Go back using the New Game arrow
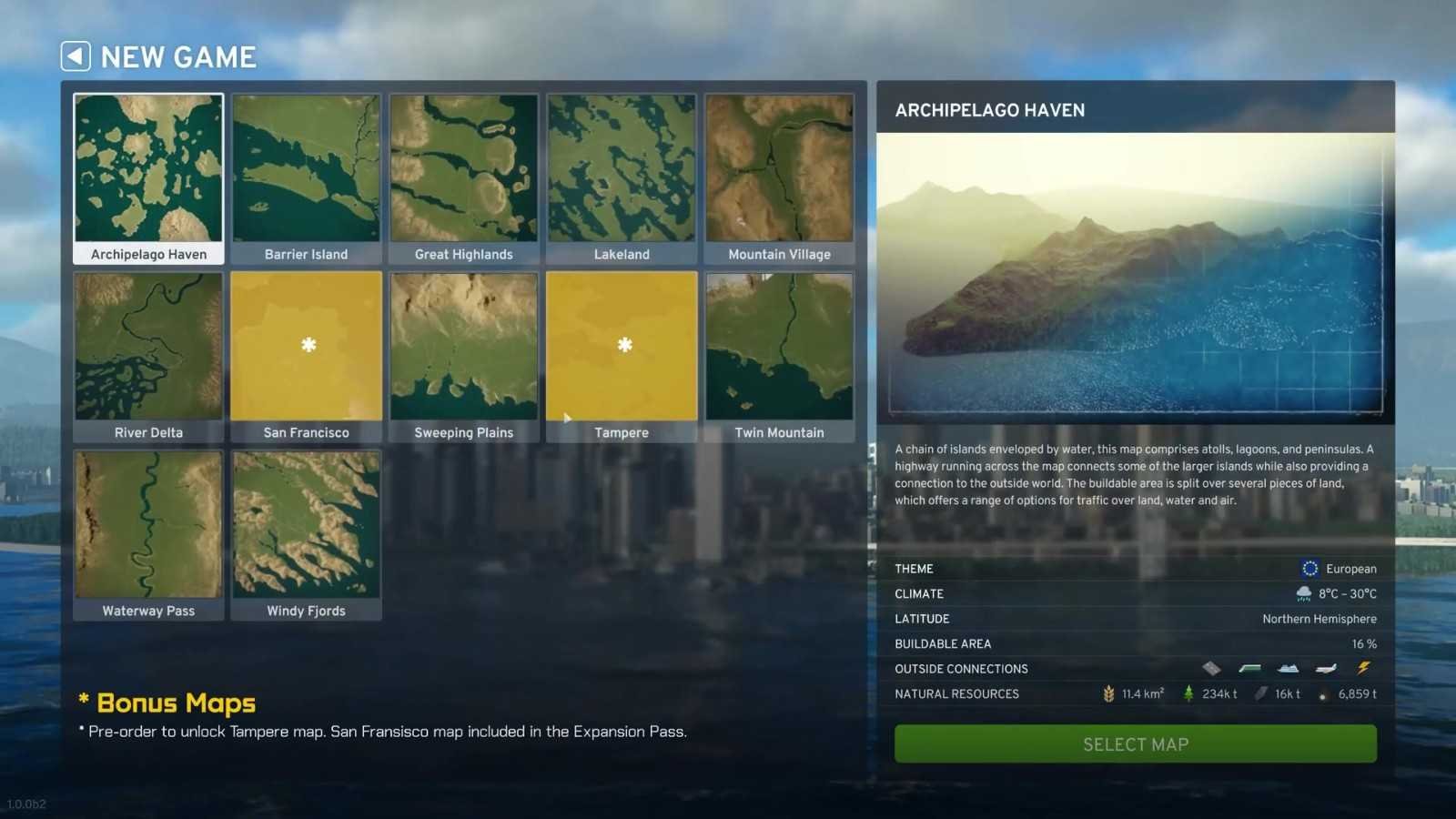The image size is (1456, 819). 76,56
